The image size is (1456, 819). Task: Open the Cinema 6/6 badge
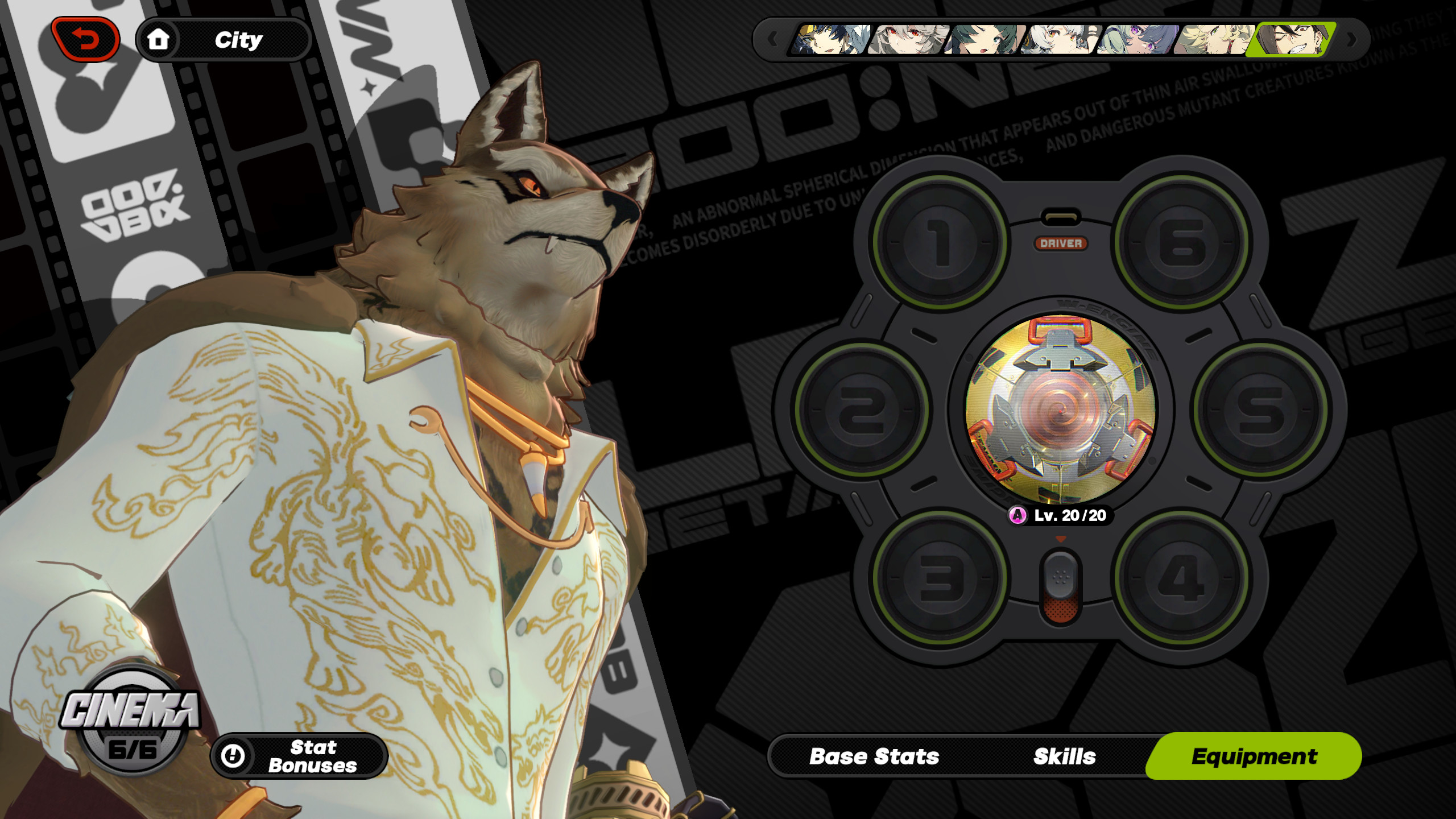coord(132,721)
